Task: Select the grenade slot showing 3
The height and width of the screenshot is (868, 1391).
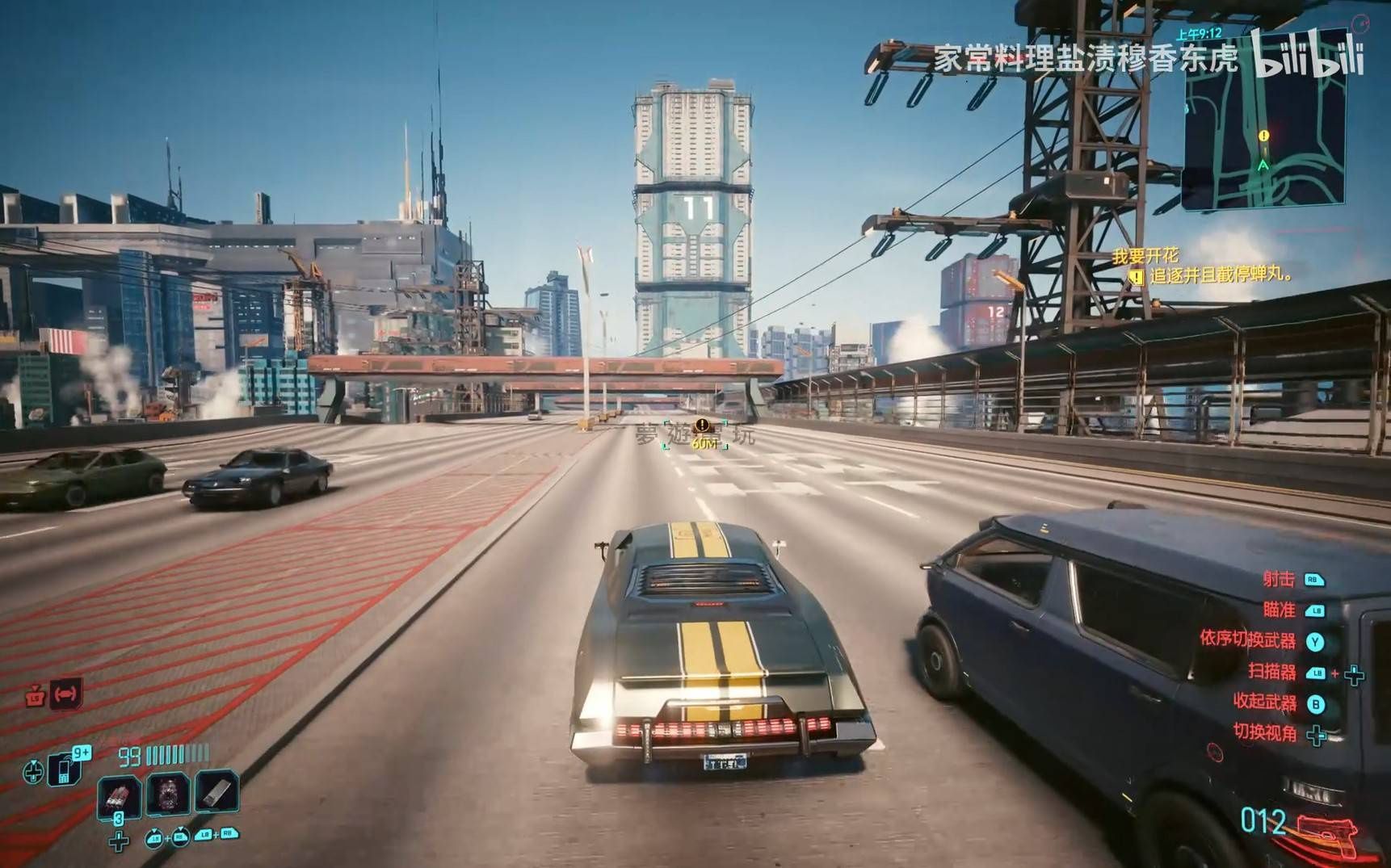Action: click(119, 795)
